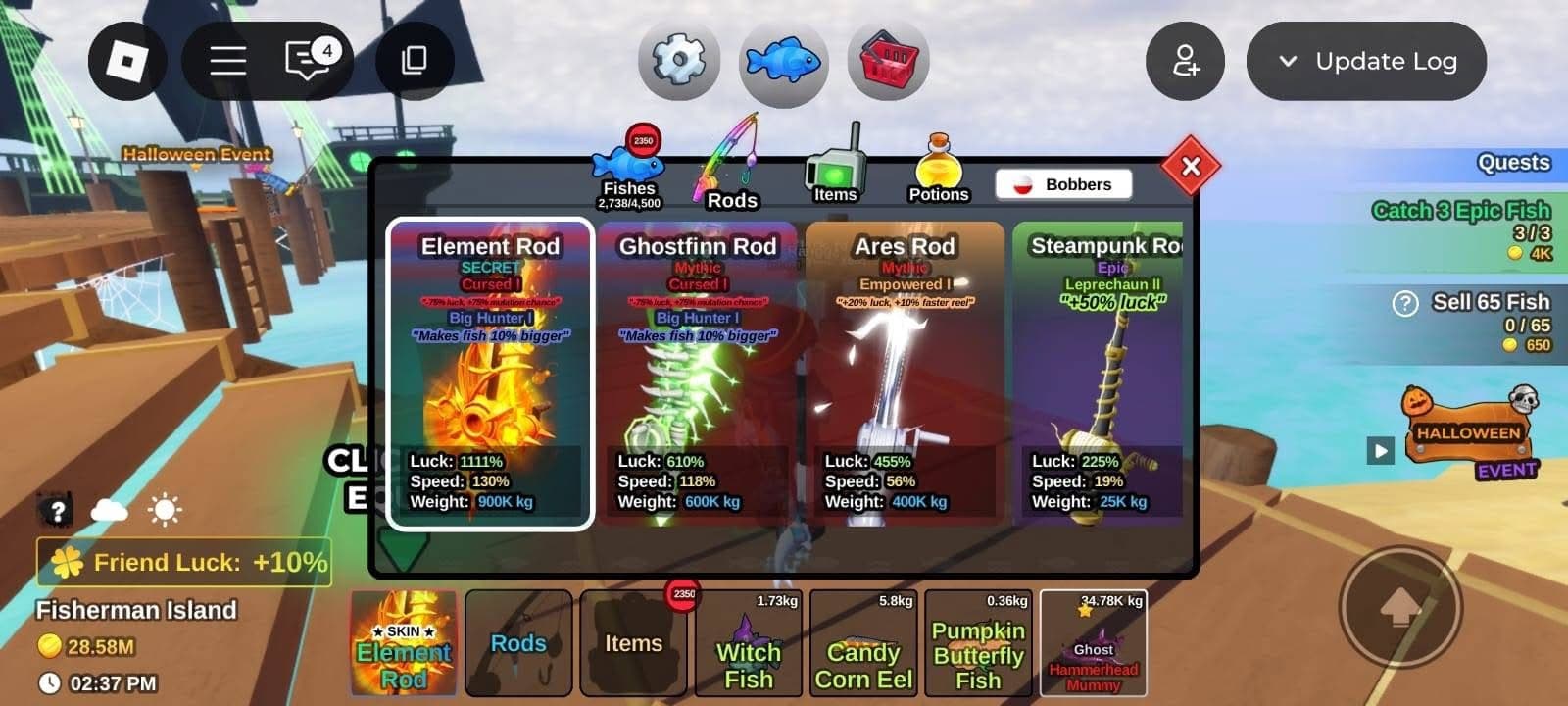Pick the Steampunk Rod card
1568x706 pixels.
pyautogui.click(x=1100, y=373)
